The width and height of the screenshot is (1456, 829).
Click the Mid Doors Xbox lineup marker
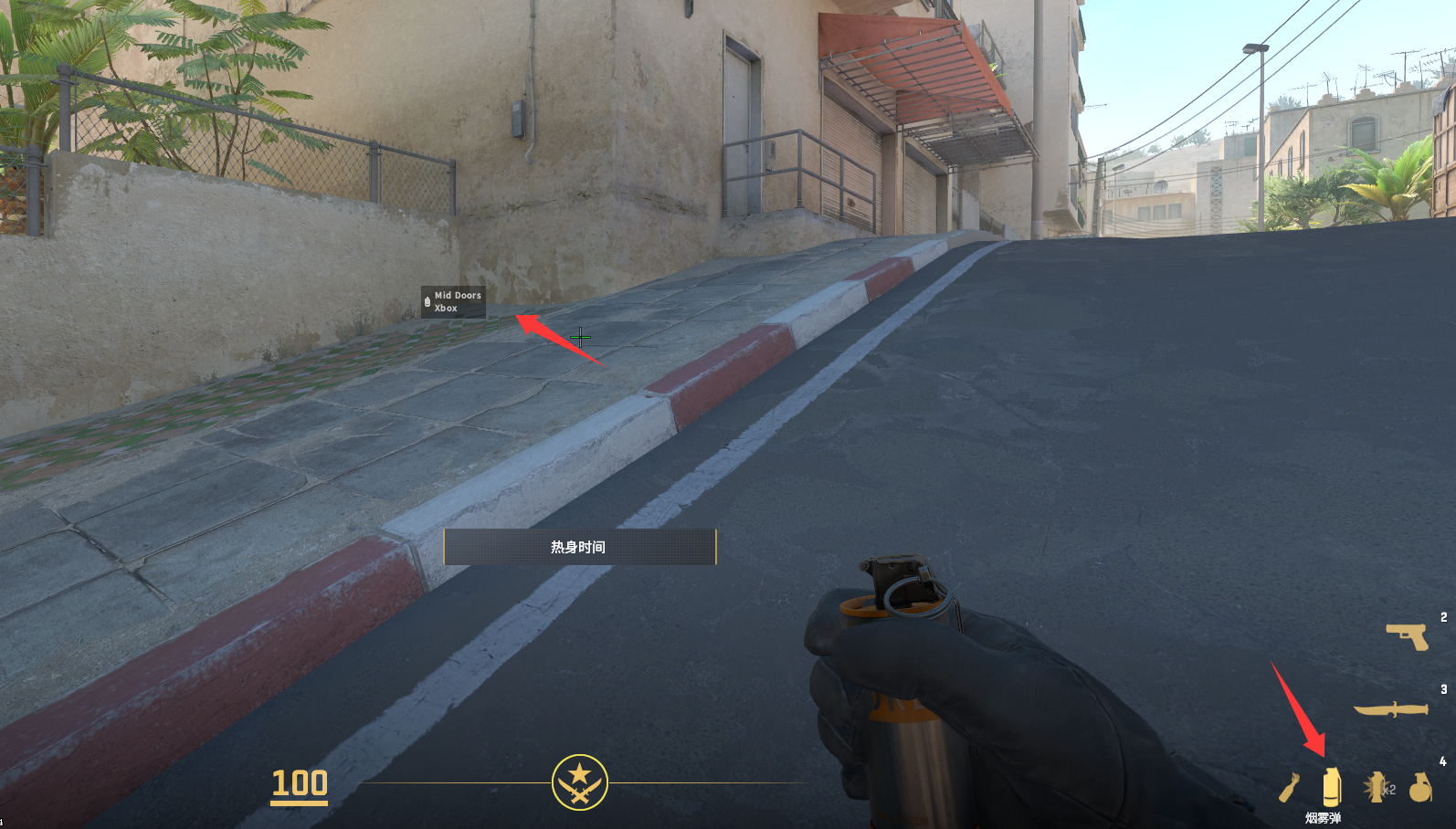[453, 301]
